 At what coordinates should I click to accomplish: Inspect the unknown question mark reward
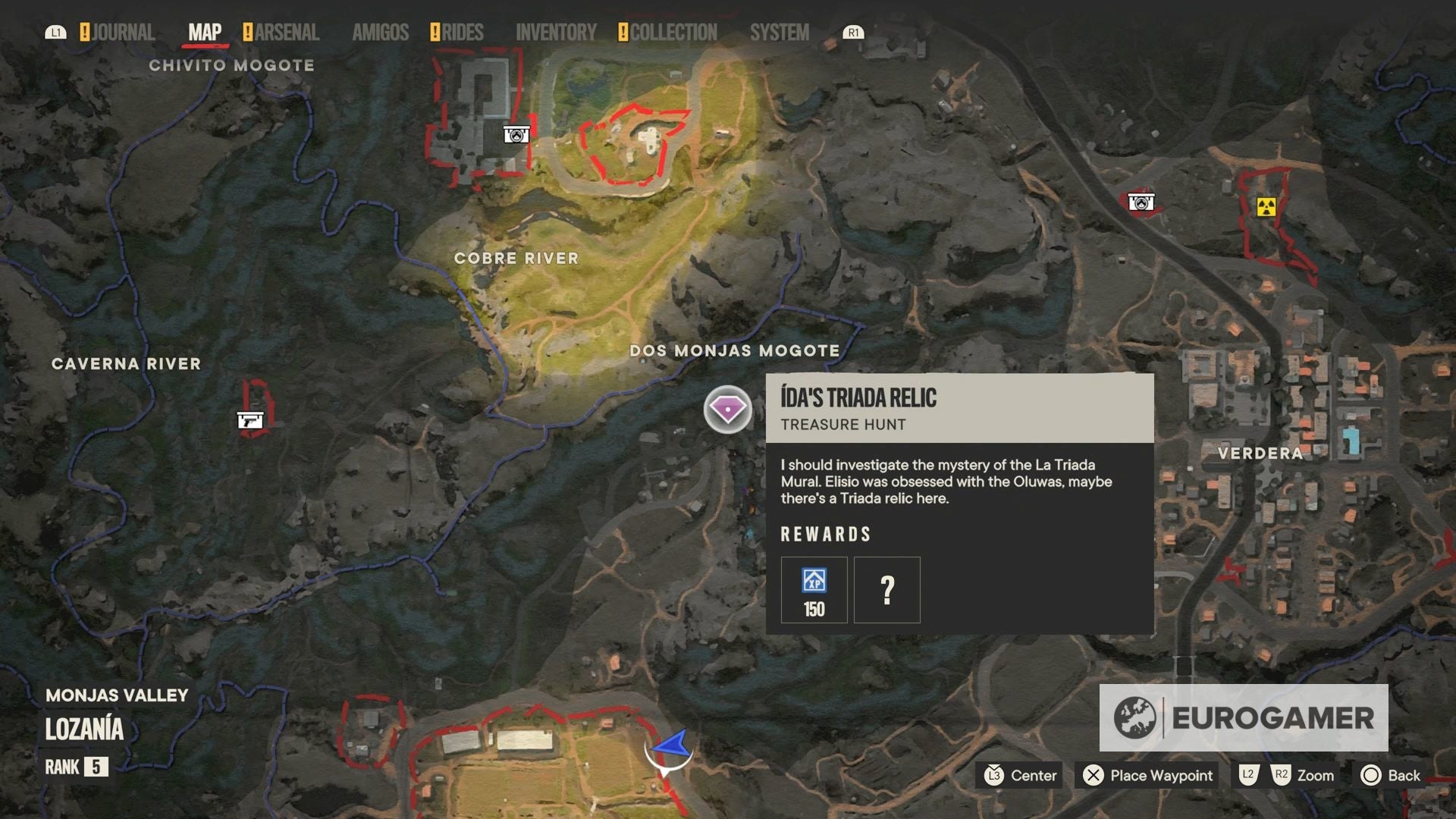(886, 590)
